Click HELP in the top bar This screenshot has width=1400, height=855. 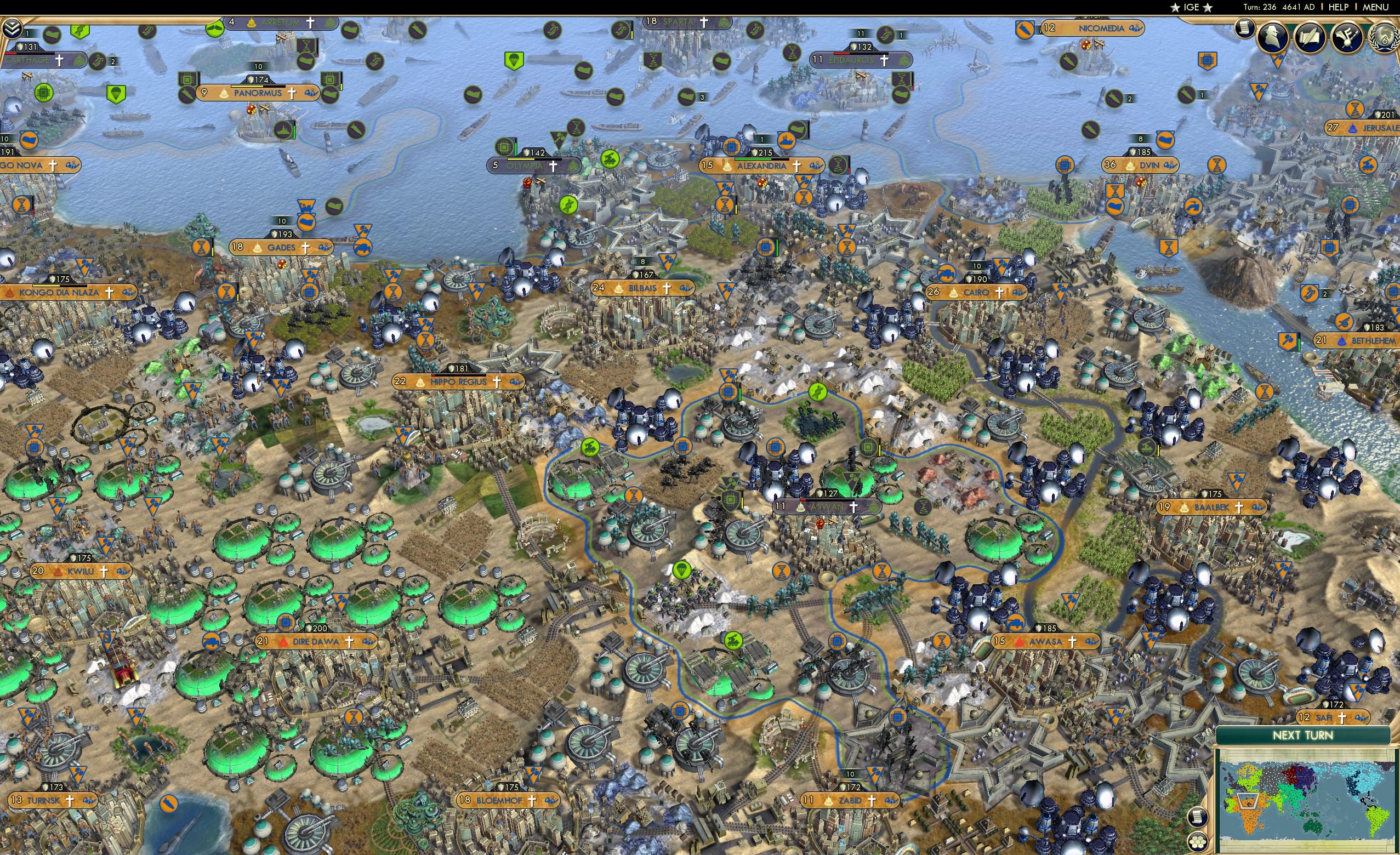pyautogui.click(x=1338, y=7)
